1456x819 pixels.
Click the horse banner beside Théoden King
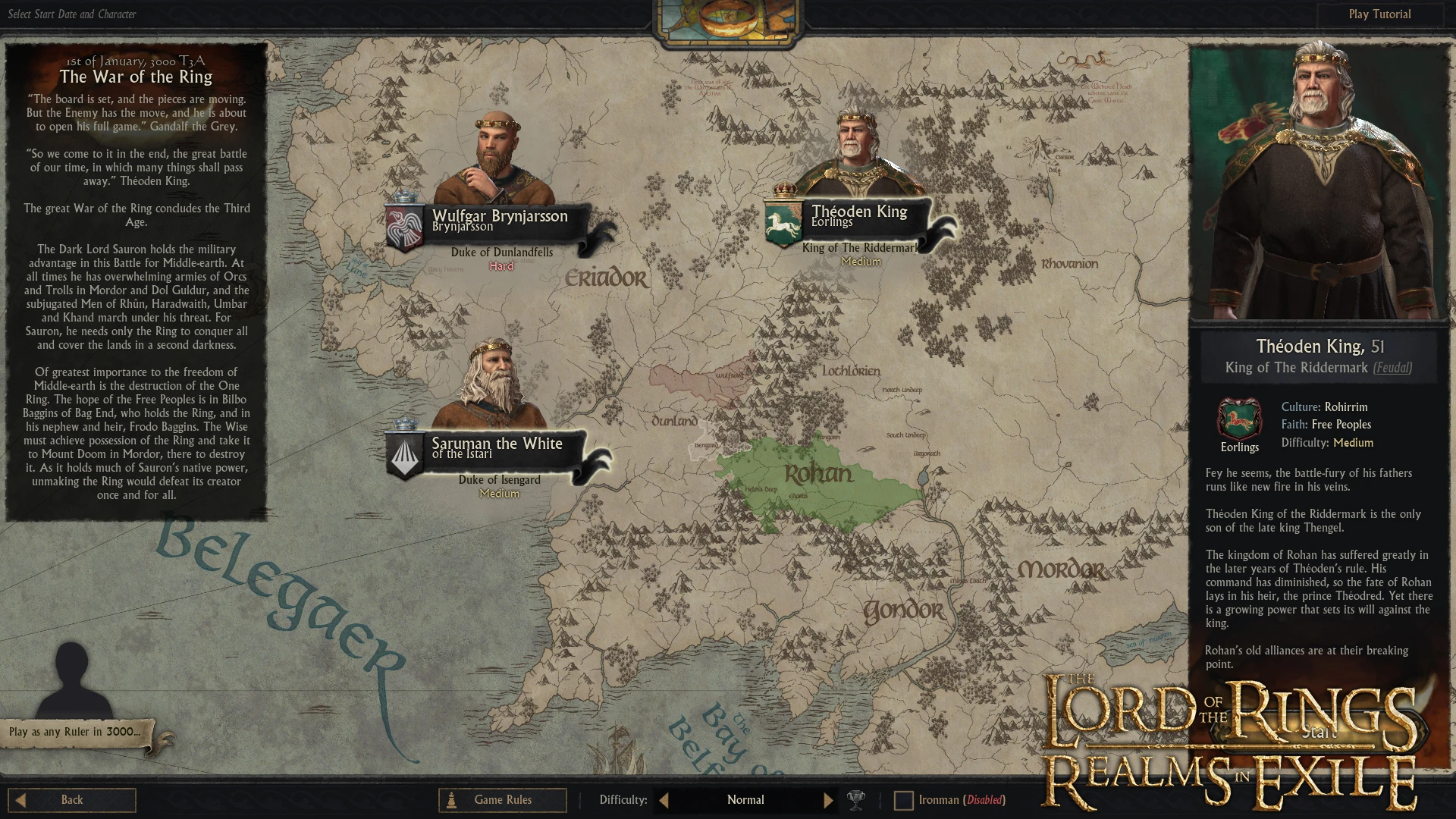[783, 221]
